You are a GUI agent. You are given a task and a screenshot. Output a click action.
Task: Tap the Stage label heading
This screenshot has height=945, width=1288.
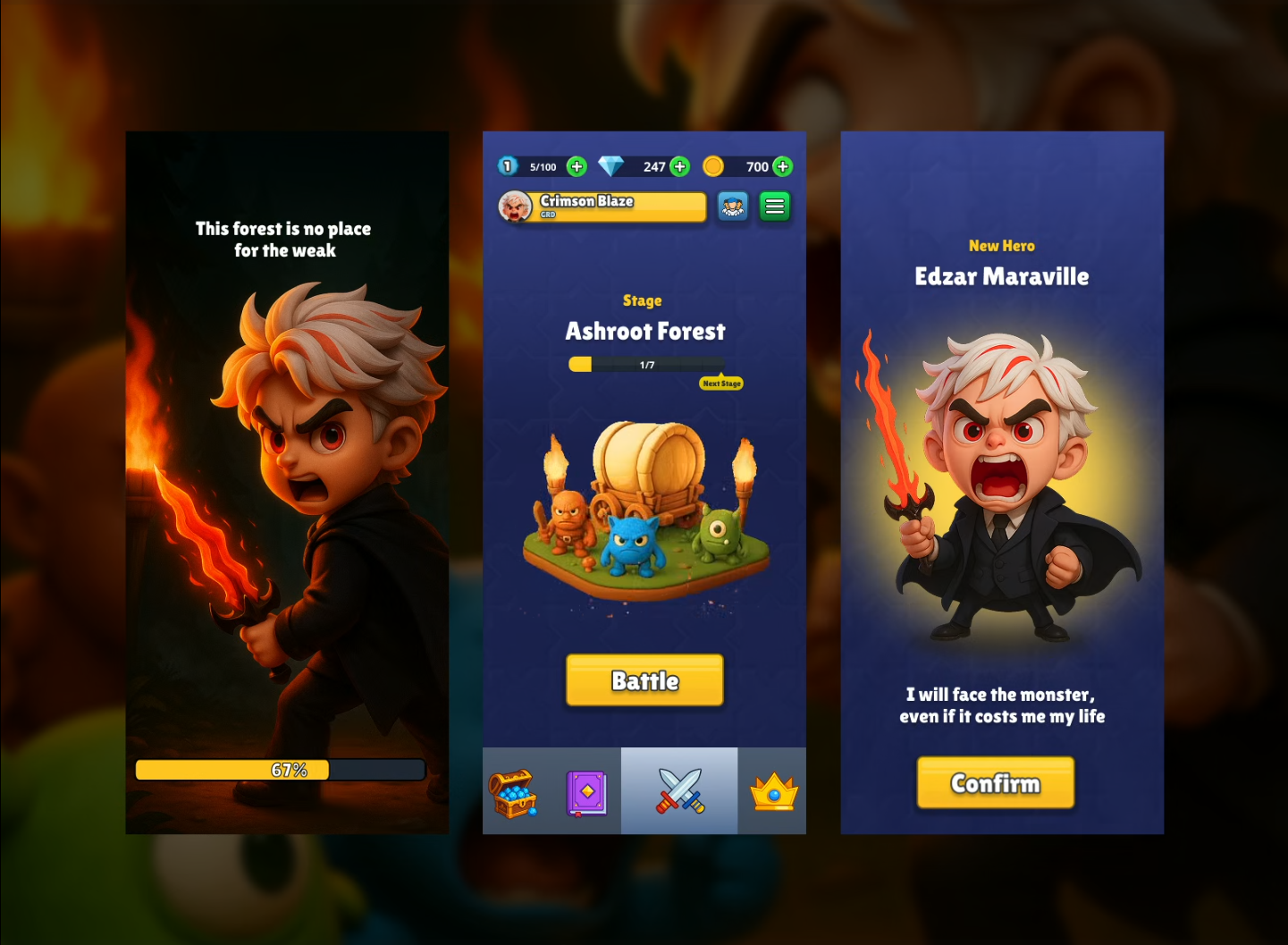pos(643,300)
